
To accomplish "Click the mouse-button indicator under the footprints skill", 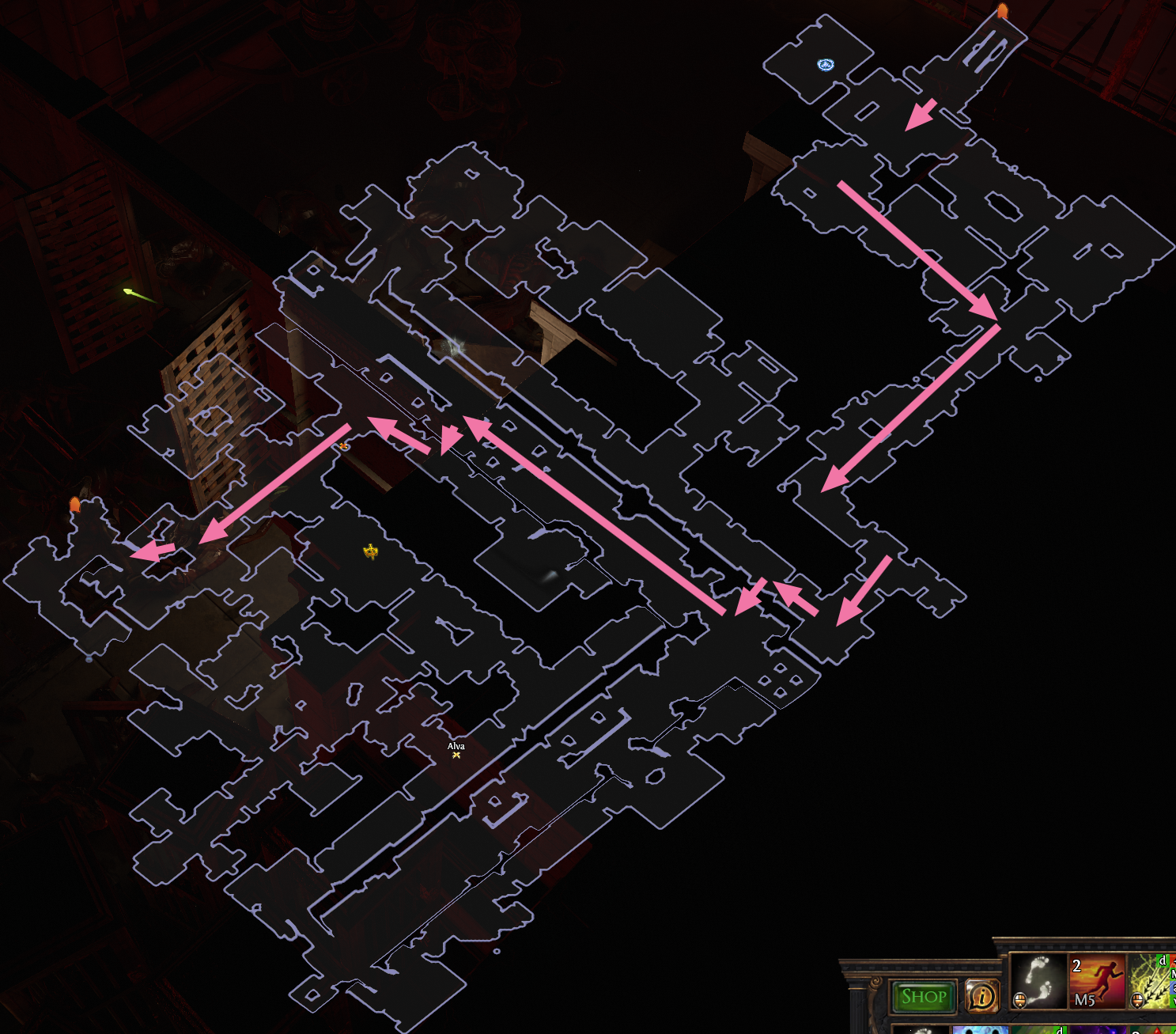I will (1020, 1001).
